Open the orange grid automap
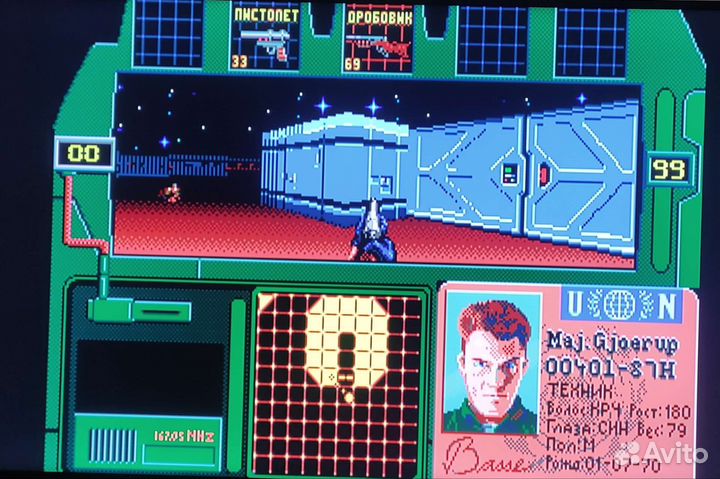 click(x=340, y=378)
